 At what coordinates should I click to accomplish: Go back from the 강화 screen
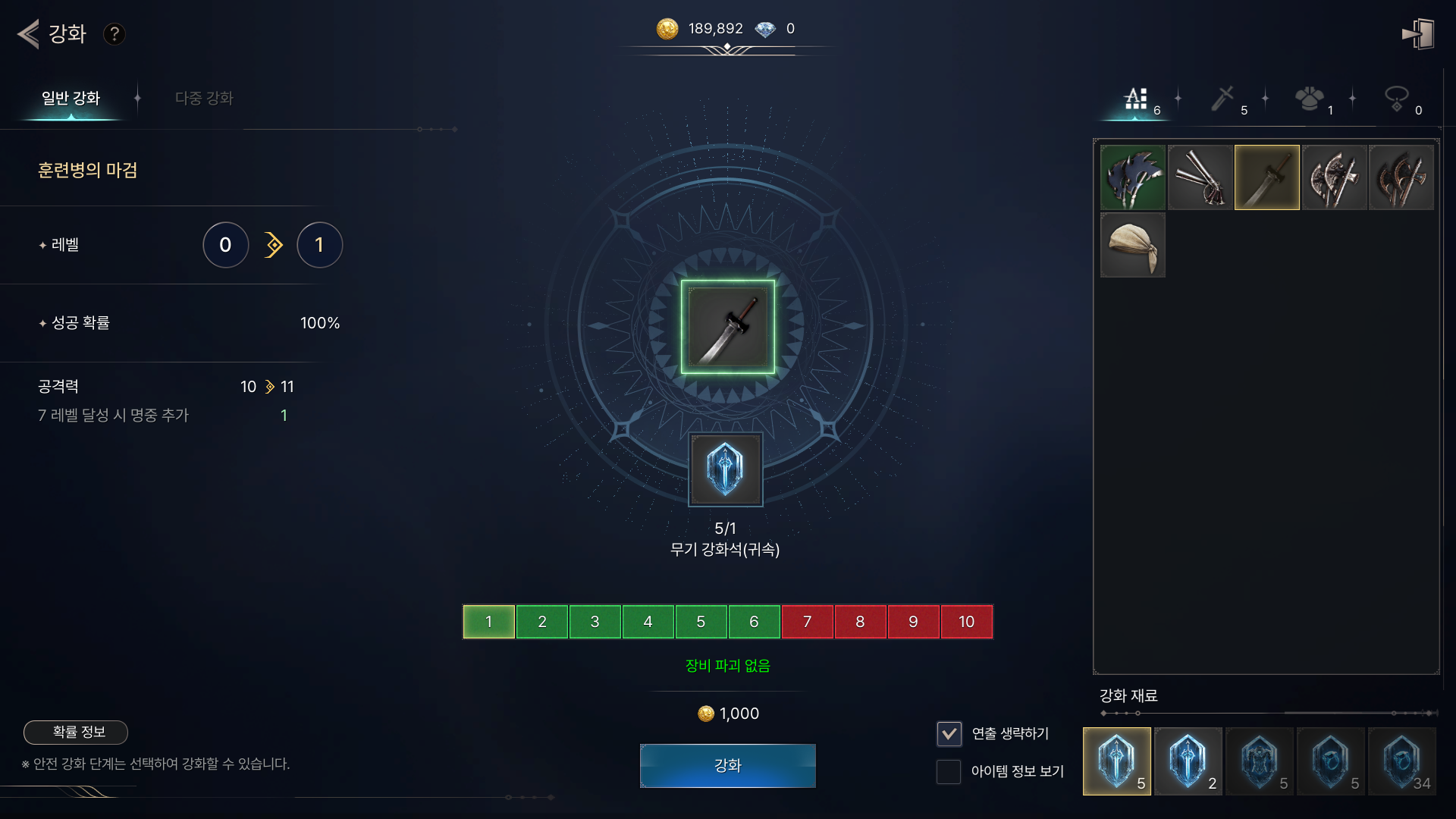click(29, 34)
